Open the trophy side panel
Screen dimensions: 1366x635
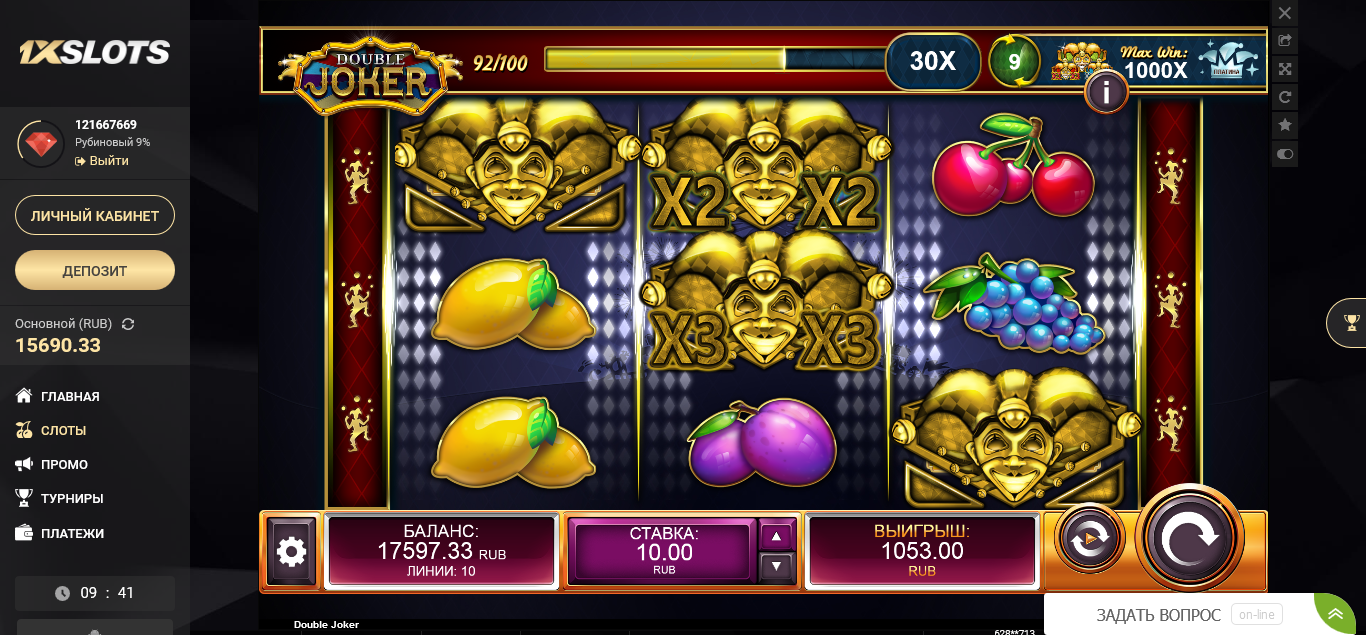[1351, 322]
